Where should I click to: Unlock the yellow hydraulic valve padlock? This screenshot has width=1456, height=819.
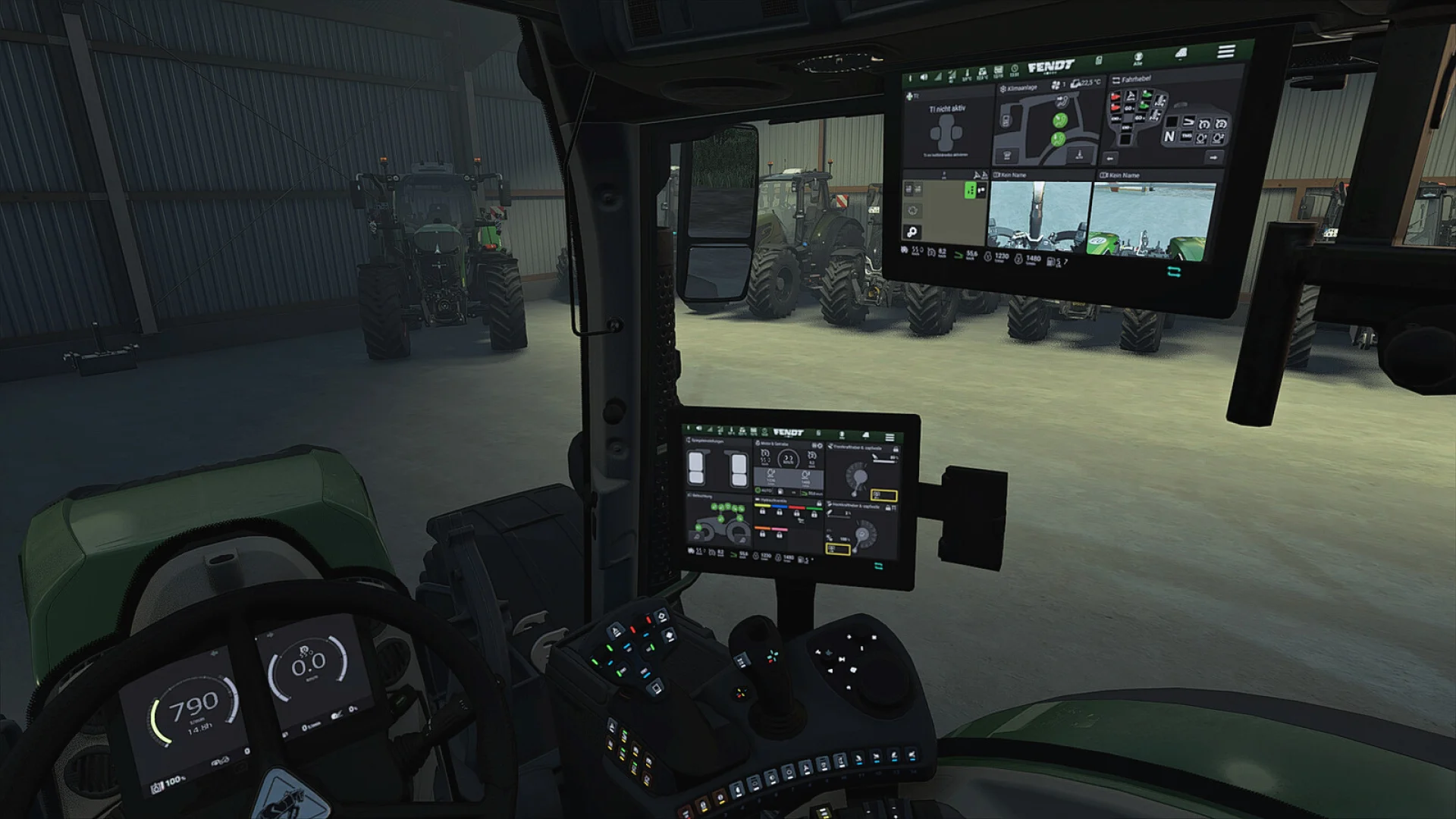click(x=763, y=510)
